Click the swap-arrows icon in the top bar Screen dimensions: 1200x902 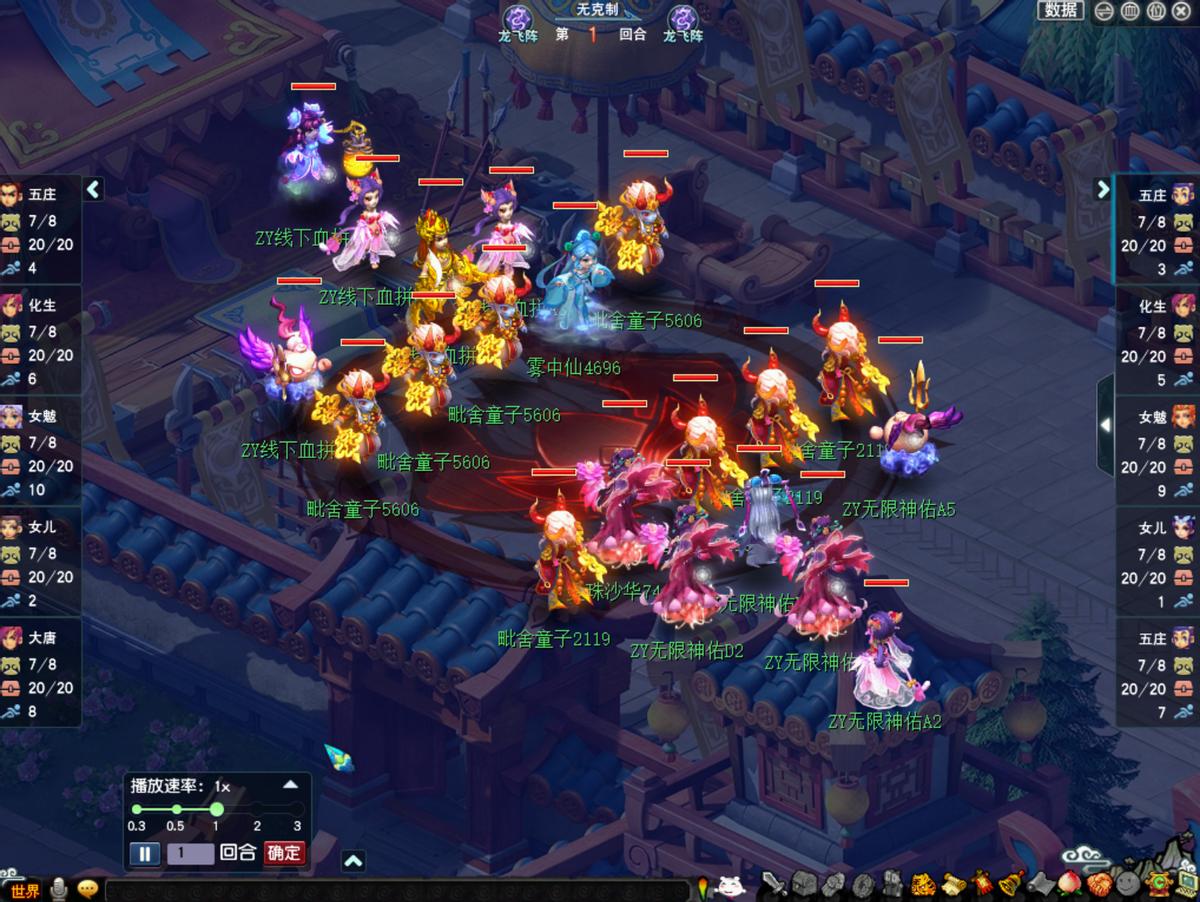click(1104, 11)
